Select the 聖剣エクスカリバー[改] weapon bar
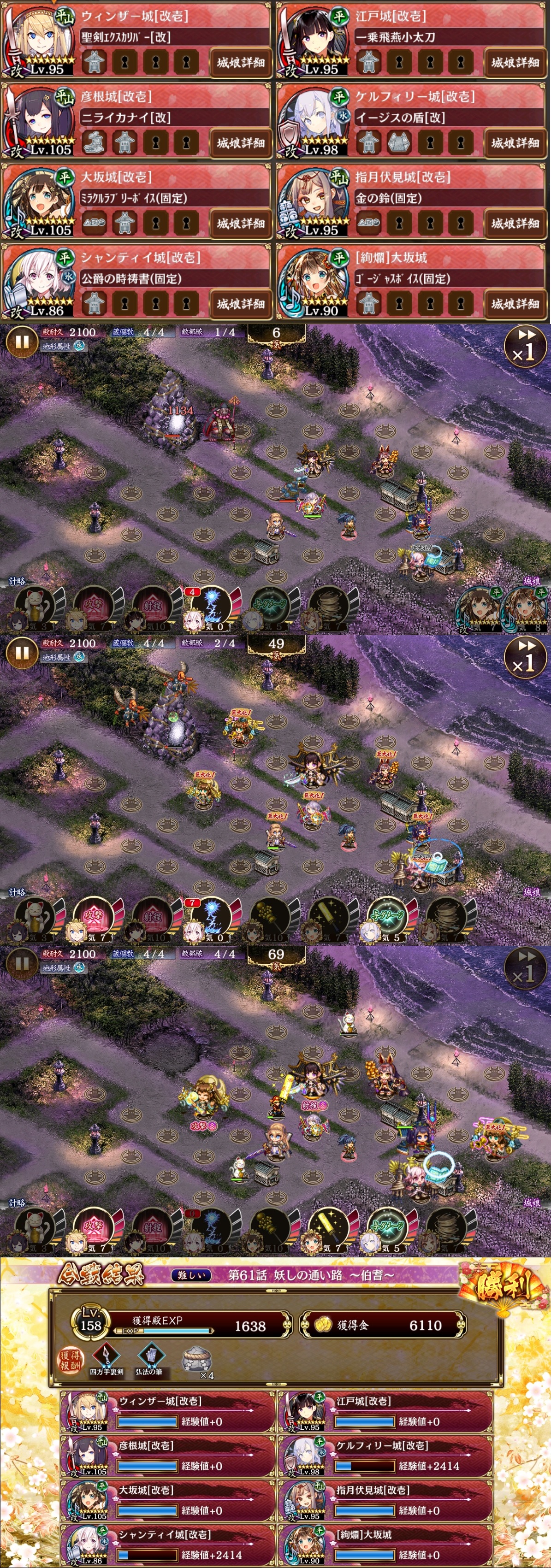Image resolution: width=551 pixels, height=1568 pixels. (x=173, y=37)
